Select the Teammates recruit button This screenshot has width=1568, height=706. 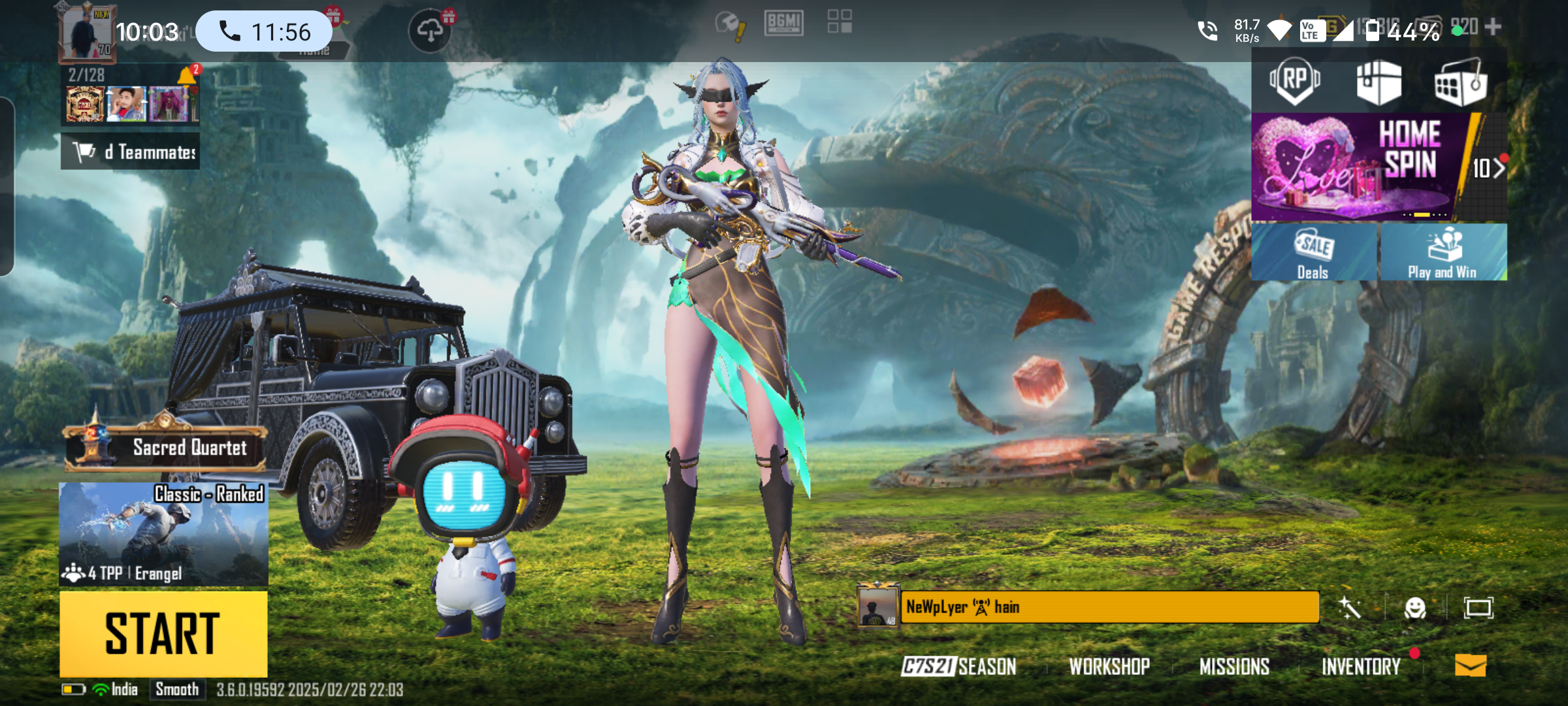(131, 152)
